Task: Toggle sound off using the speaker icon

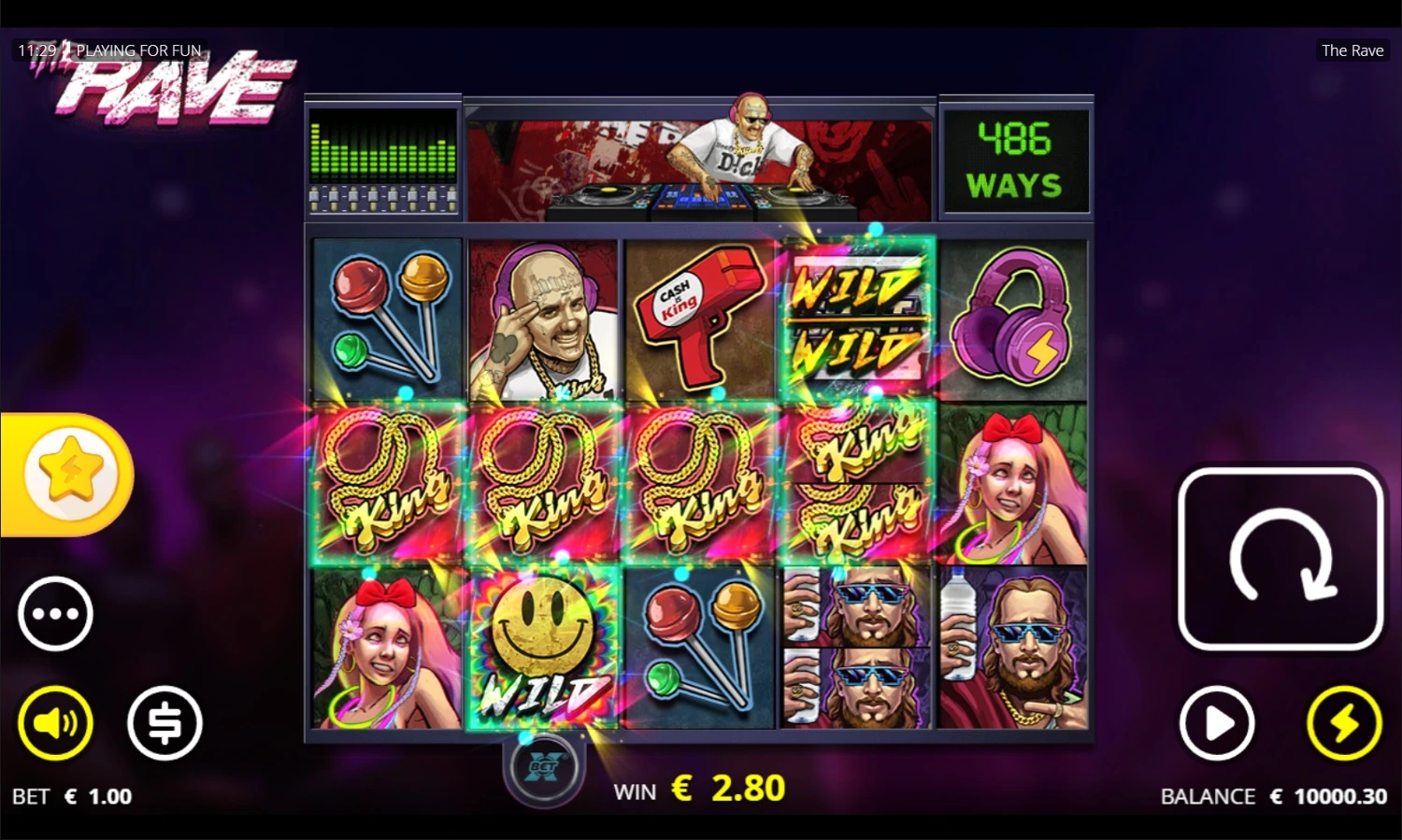Action: pos(54,723)
